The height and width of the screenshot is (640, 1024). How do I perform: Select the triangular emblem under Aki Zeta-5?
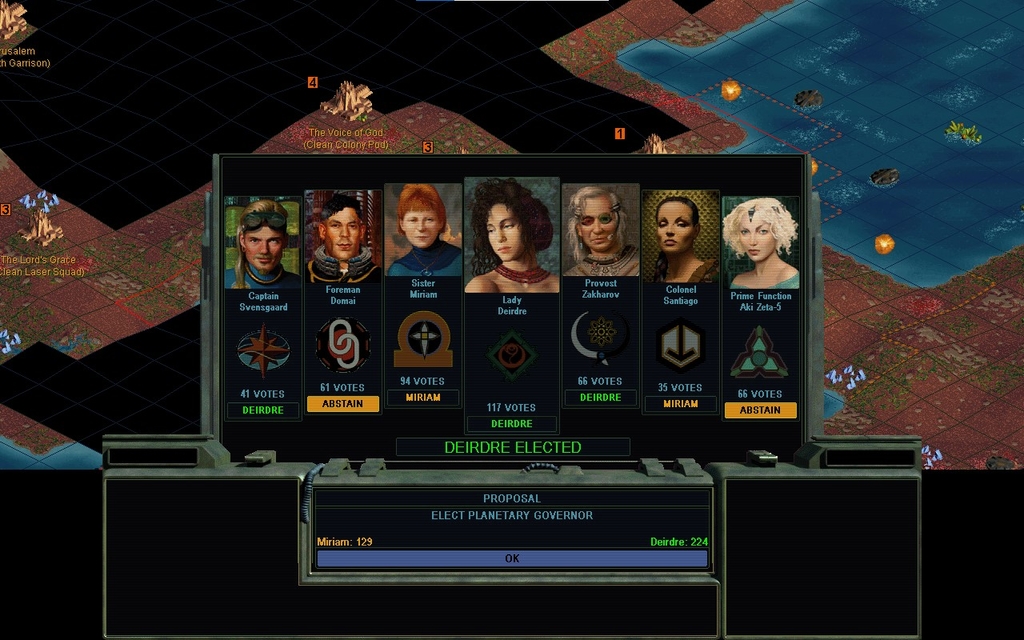[760, 353]
